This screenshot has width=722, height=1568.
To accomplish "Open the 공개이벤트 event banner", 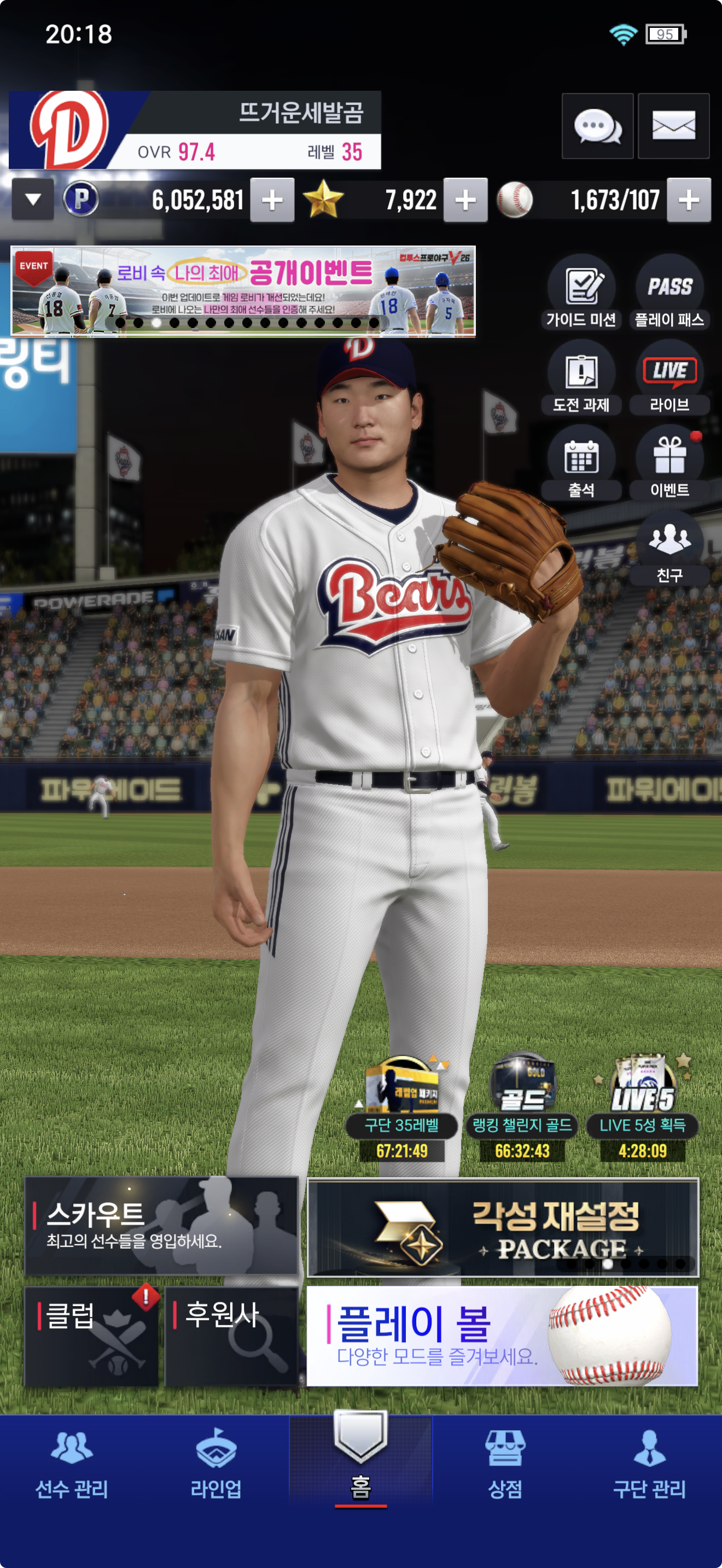I will click(x=243, y=291).
